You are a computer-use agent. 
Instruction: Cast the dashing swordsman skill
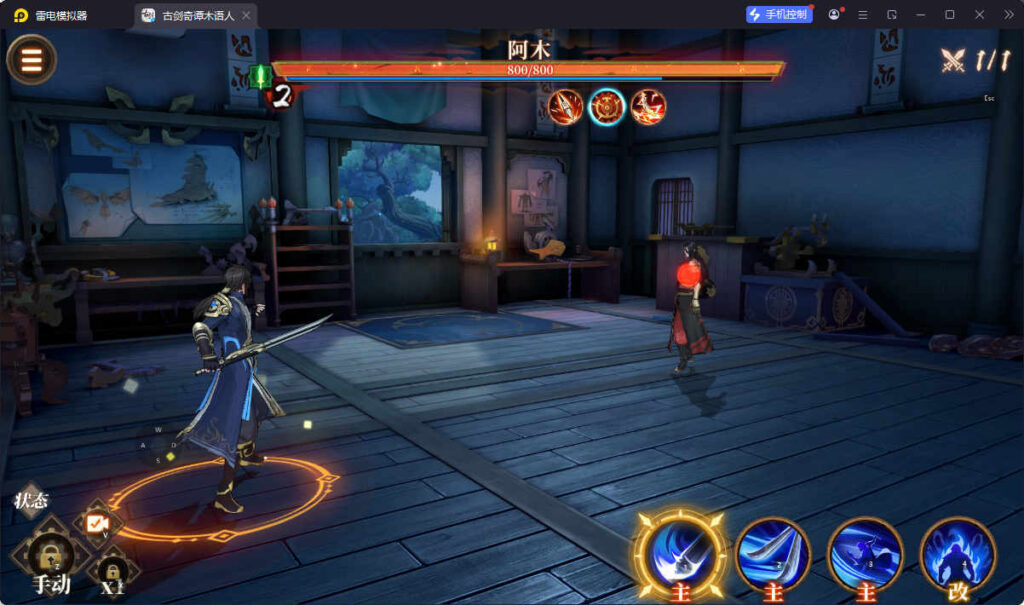pyautogui.click(x=865, y=553)
